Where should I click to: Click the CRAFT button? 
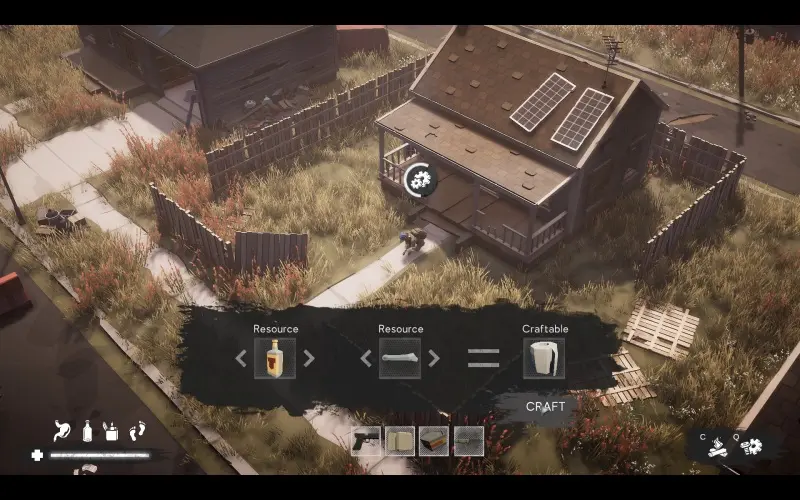click(545, 407)
